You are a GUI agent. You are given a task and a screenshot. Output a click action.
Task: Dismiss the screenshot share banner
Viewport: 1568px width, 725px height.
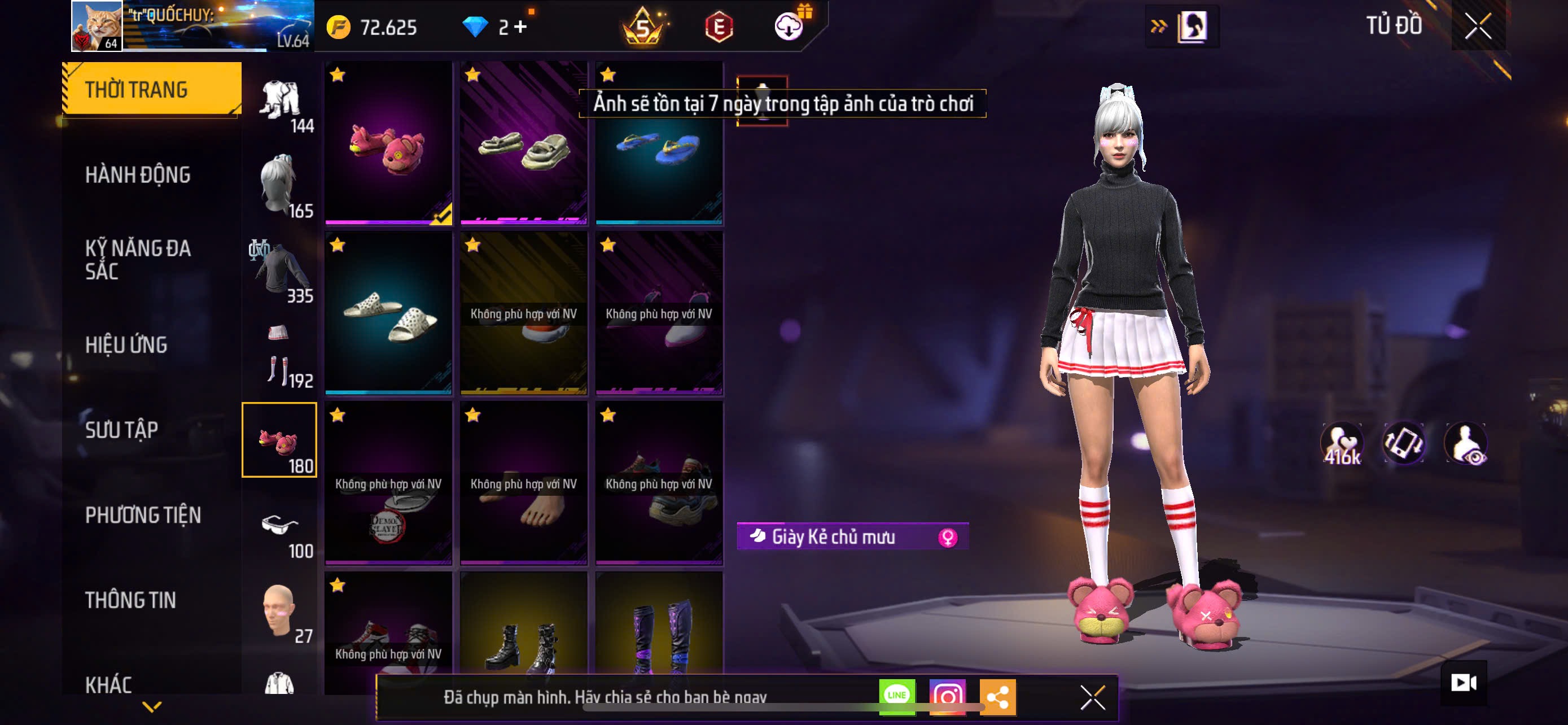click(x=1093, y=697)
